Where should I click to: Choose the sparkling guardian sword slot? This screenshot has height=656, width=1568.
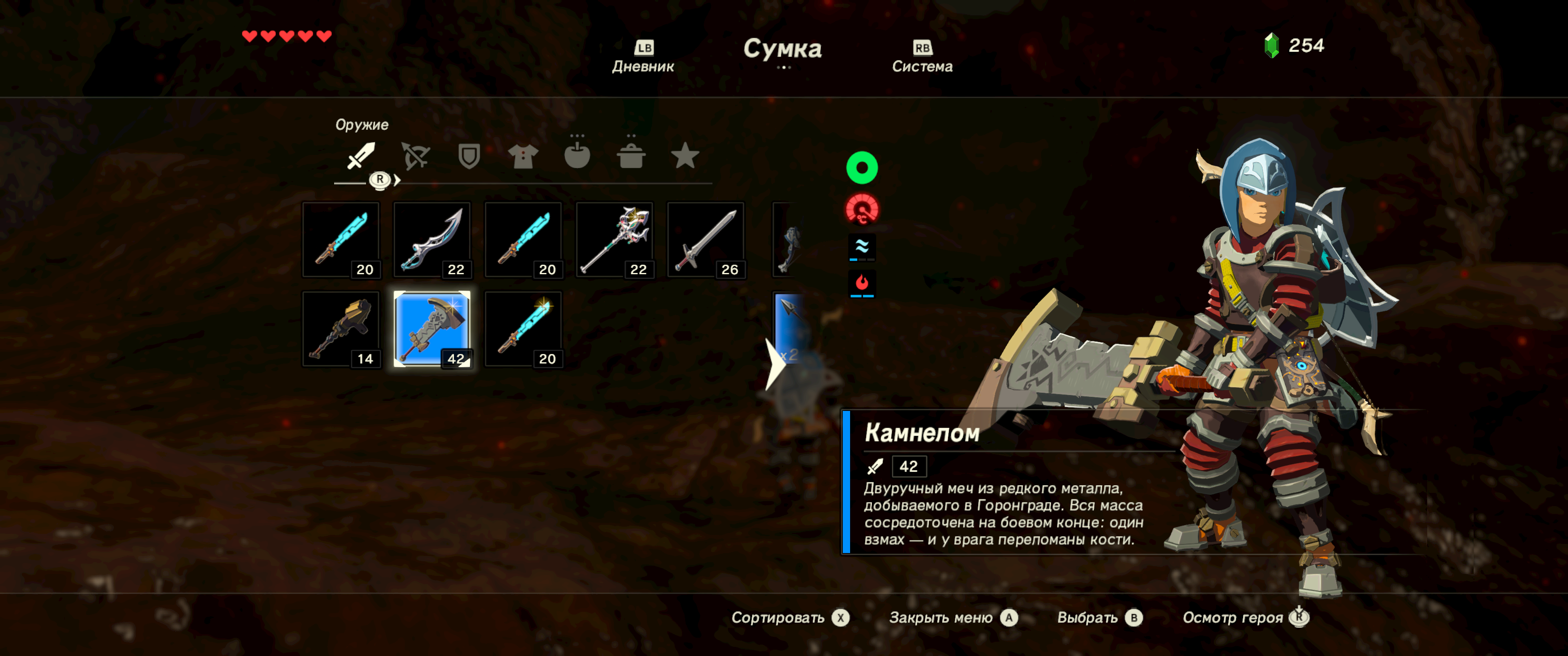tap(523, 329)
